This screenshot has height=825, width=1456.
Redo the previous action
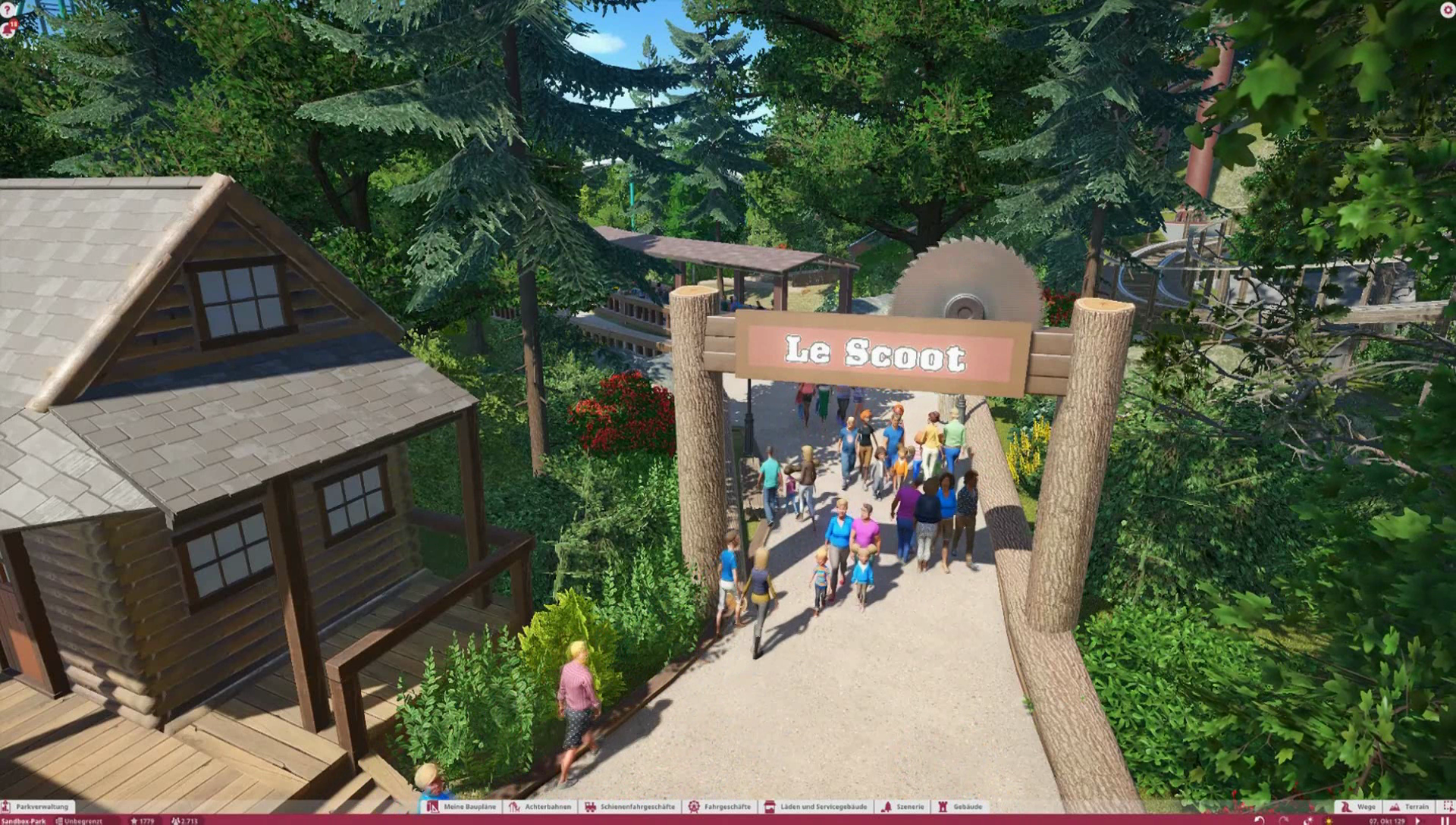[1284, 820]
